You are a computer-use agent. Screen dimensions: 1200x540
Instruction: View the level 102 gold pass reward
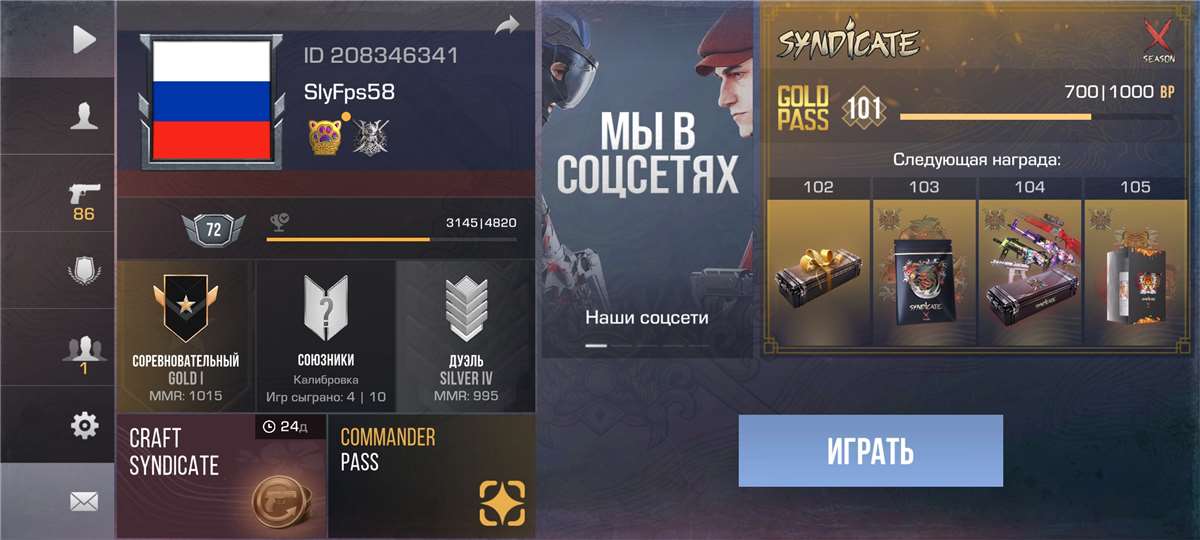click(818, 266)
